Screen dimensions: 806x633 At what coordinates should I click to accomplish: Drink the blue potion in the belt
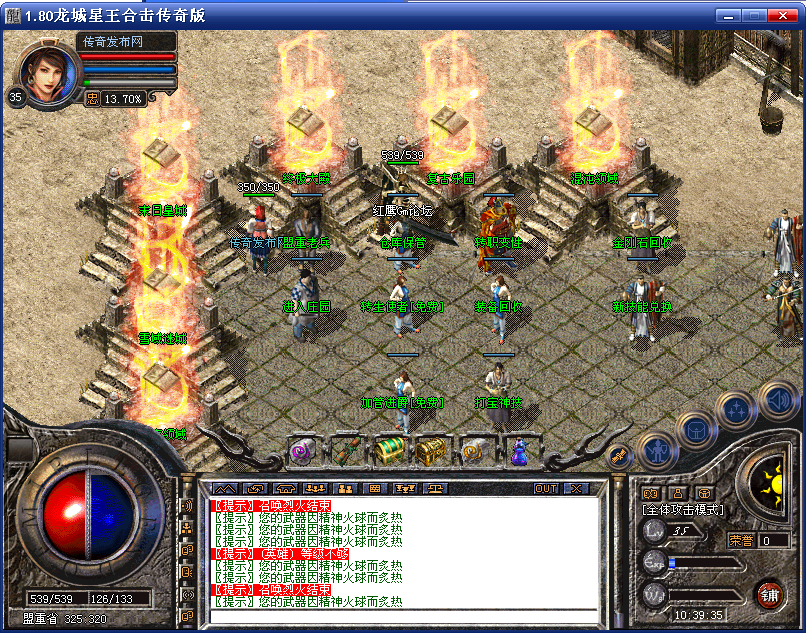pos(518,452)
